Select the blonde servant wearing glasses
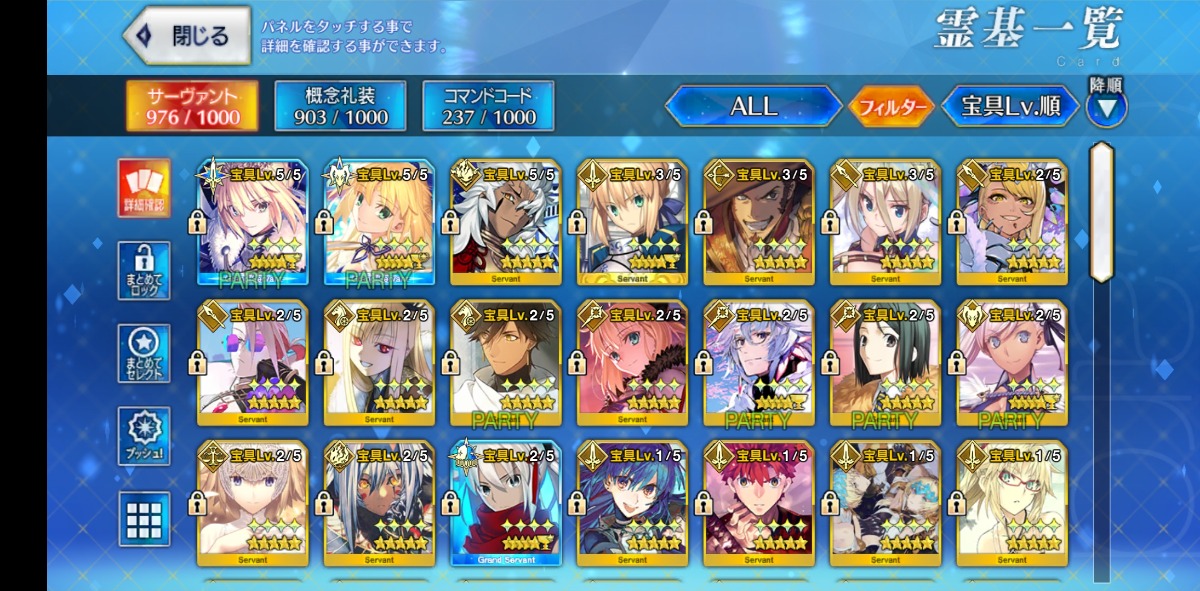The height and width of the screenshot is (591, 1200). pyautogui.click(x=1011, y=504)
